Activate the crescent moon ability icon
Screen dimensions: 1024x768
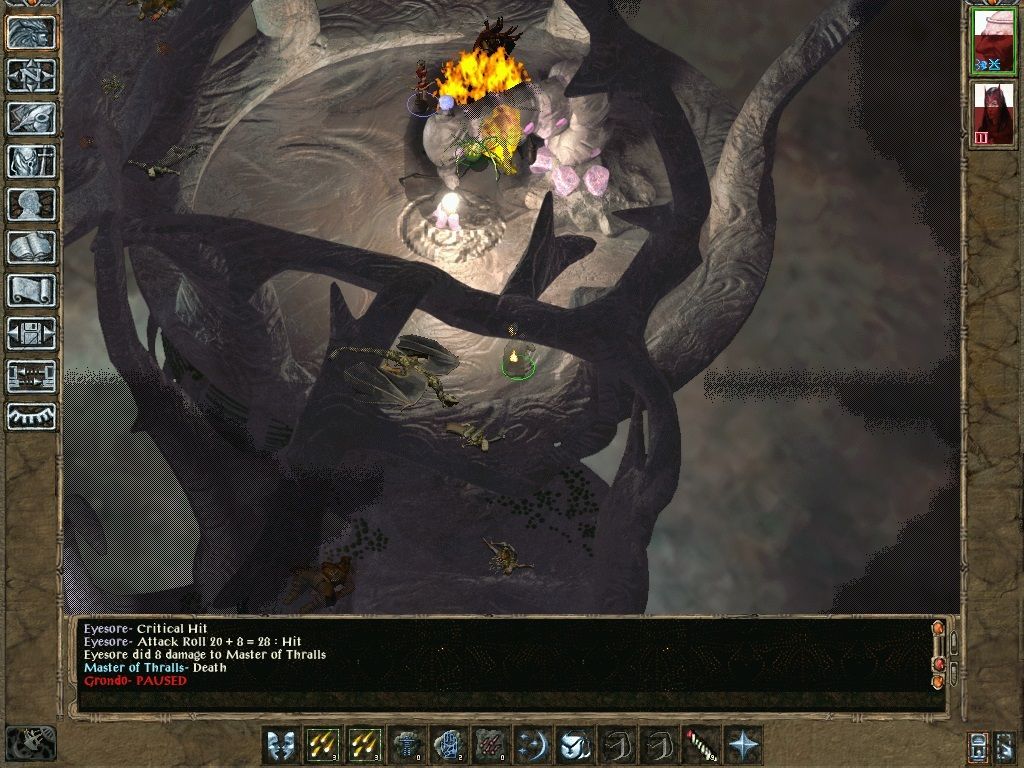point(533,745)
